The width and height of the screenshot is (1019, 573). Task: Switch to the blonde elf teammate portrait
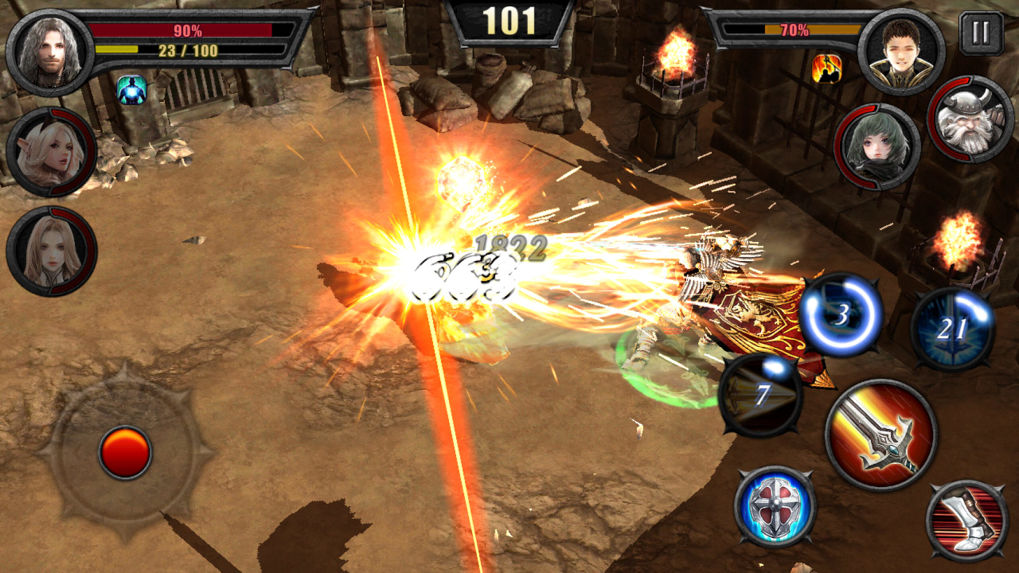[x=50, y=153]
